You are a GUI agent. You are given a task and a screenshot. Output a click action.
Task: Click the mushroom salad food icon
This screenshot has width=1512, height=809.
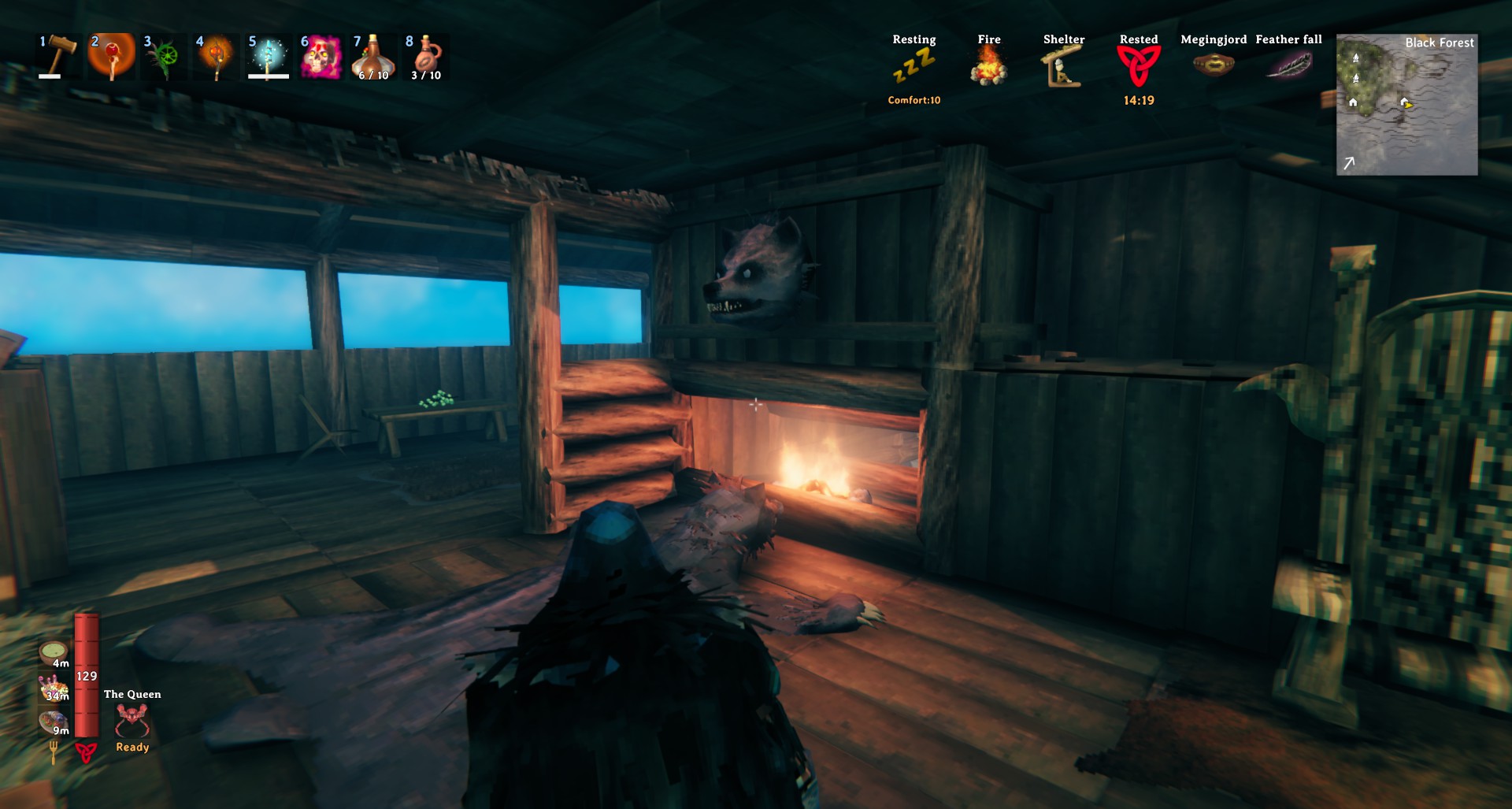(54, 688)
